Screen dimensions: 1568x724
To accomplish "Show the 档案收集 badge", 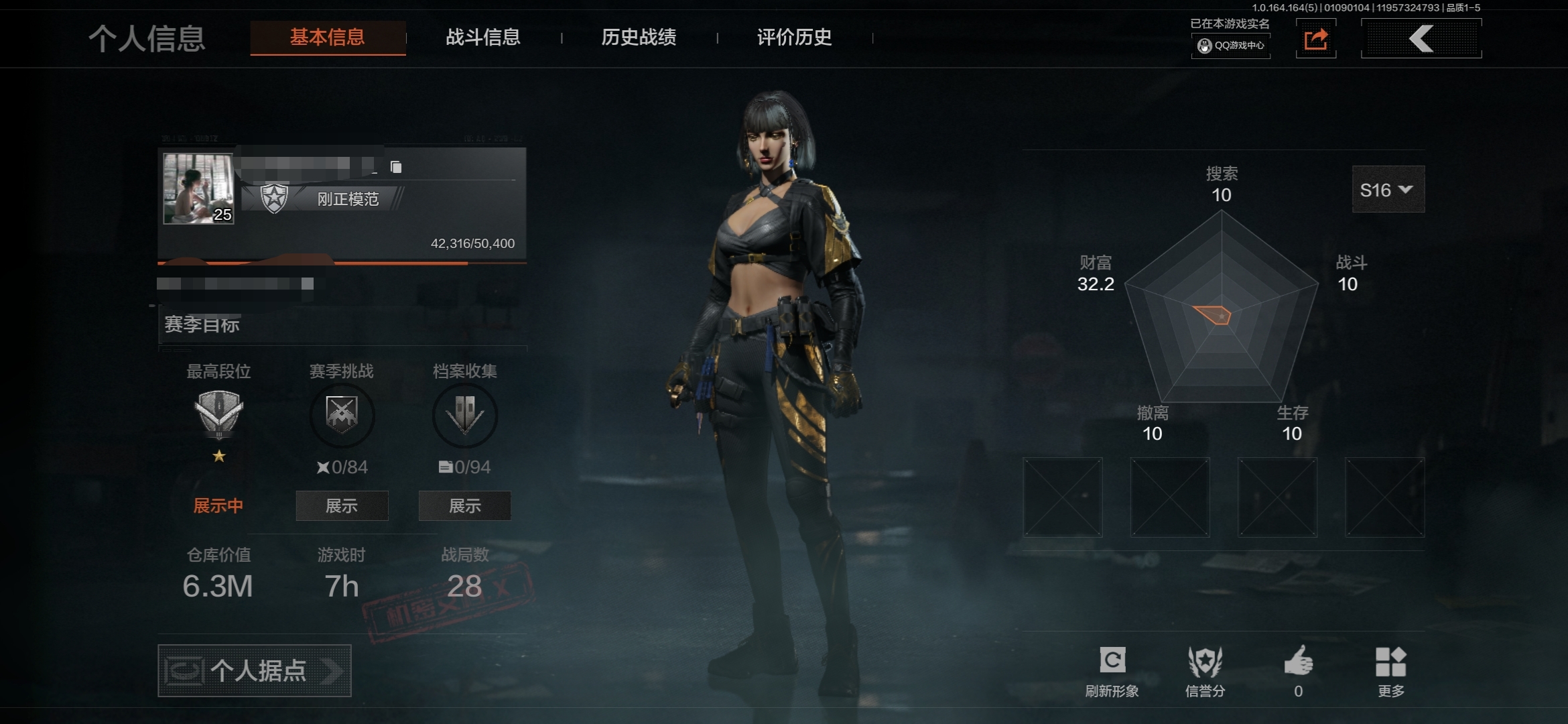I will click(x=464, y=505).
